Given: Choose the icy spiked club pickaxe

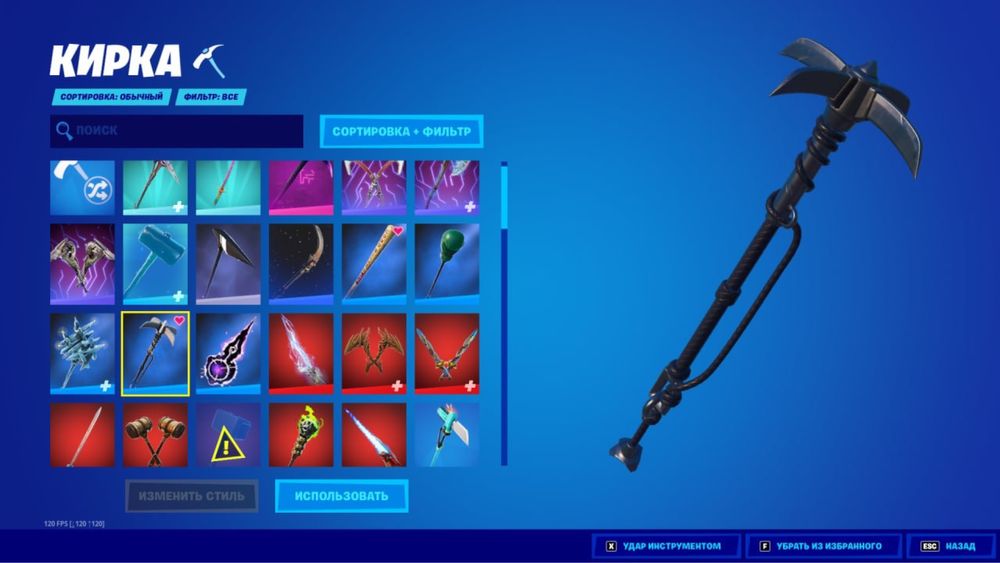Looking at the screenshot, I should click(x=82, y=353).
